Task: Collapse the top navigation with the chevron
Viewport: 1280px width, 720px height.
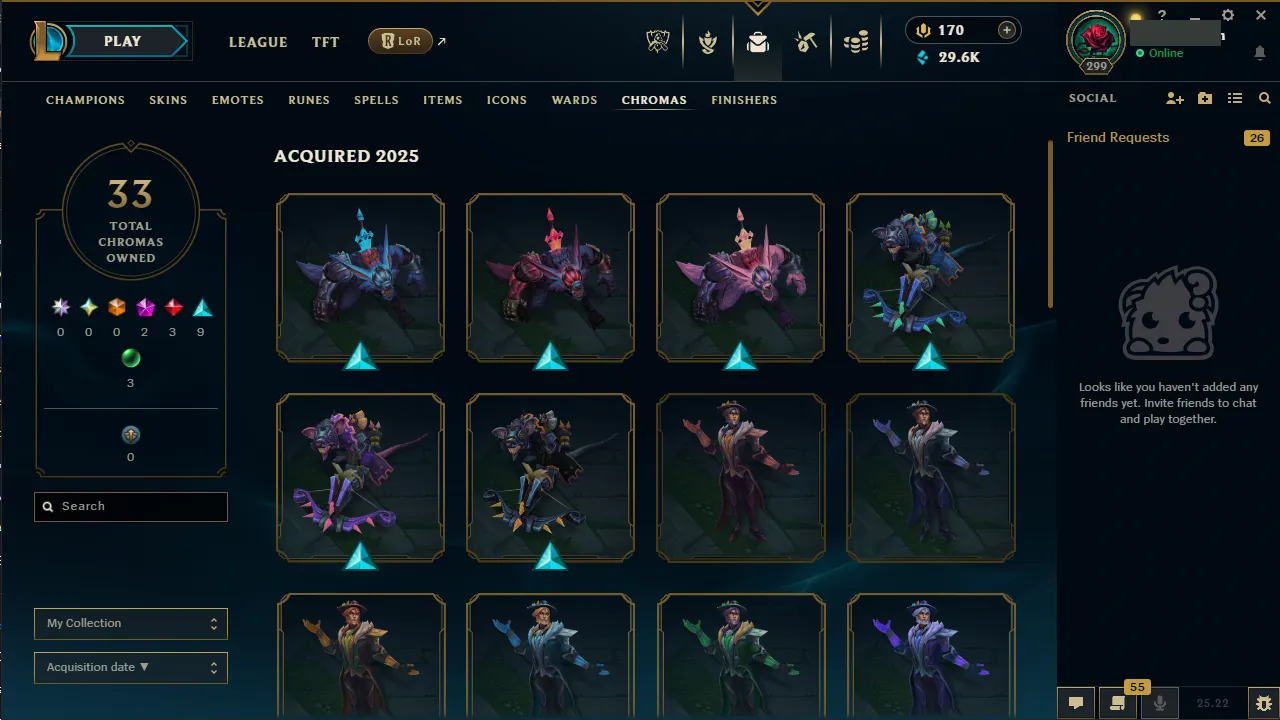Action: coord(758,8)
